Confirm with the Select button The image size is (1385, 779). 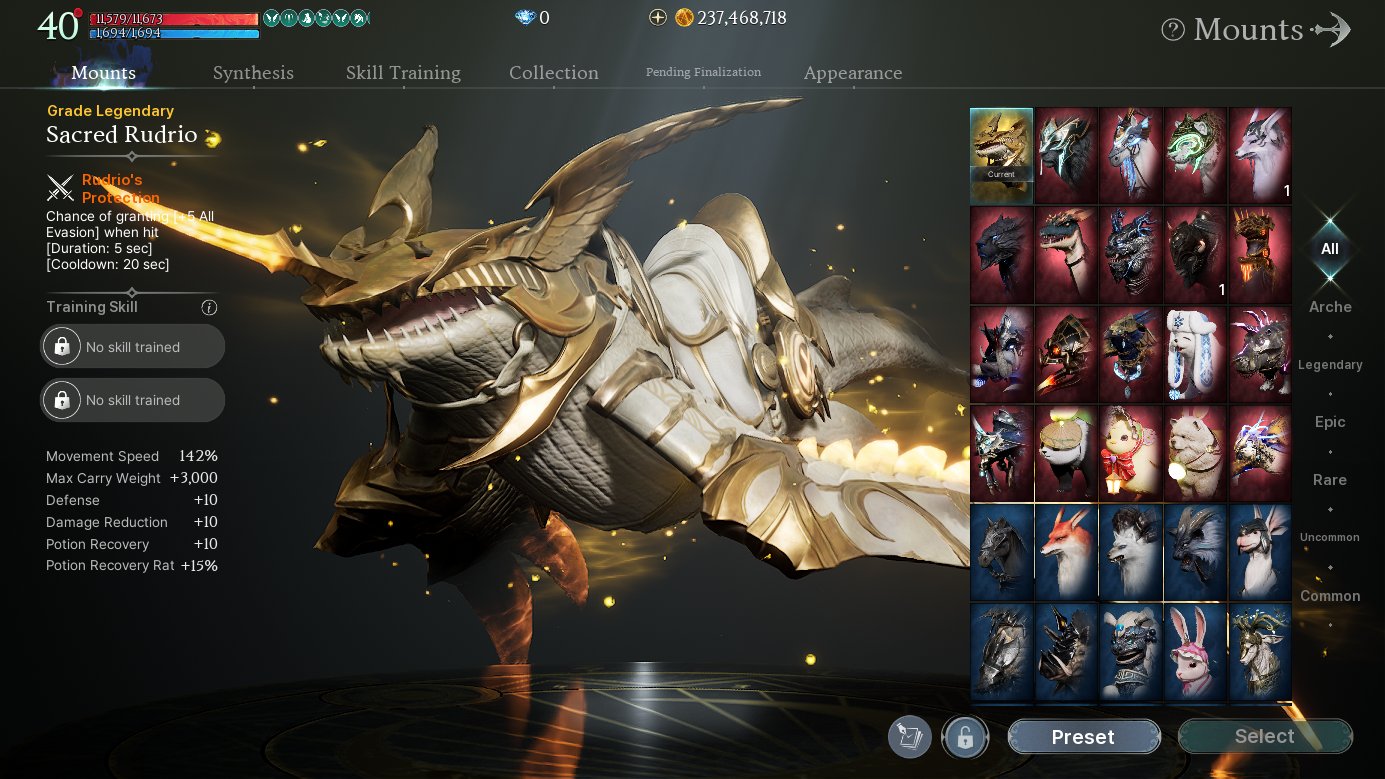(1264, 737)
